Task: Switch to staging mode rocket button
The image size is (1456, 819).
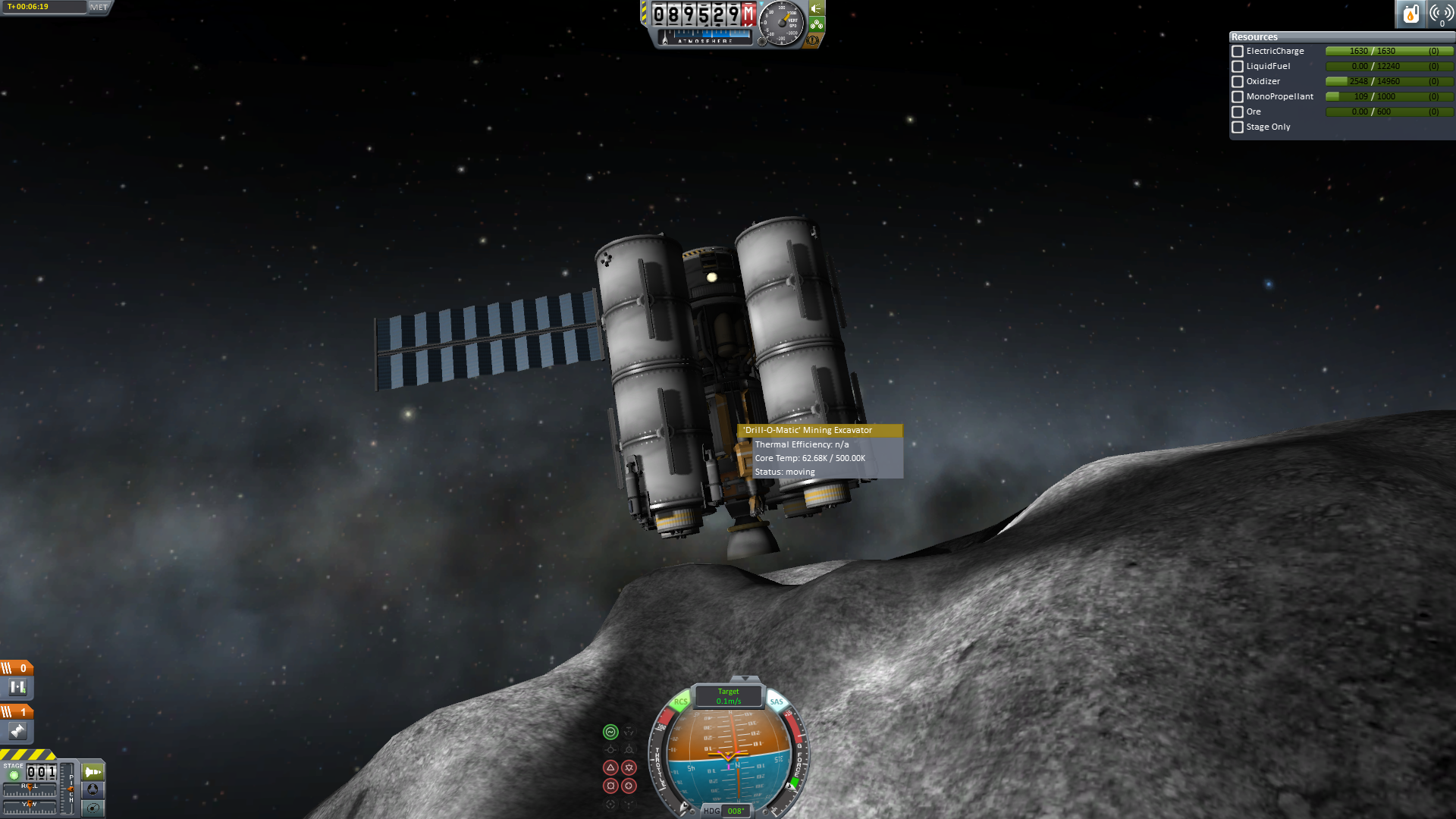Action: pos(93,772)
